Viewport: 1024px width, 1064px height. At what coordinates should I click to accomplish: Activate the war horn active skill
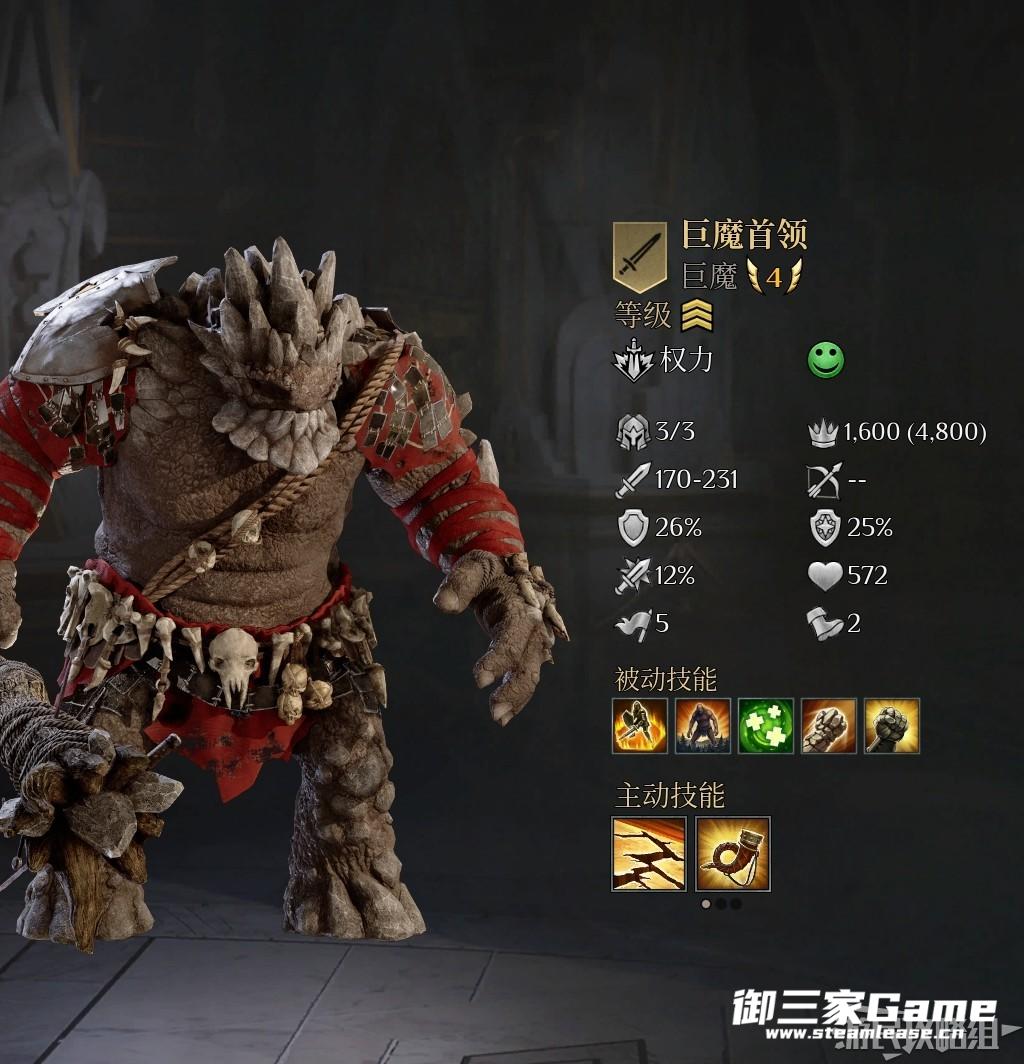point(733,854)
